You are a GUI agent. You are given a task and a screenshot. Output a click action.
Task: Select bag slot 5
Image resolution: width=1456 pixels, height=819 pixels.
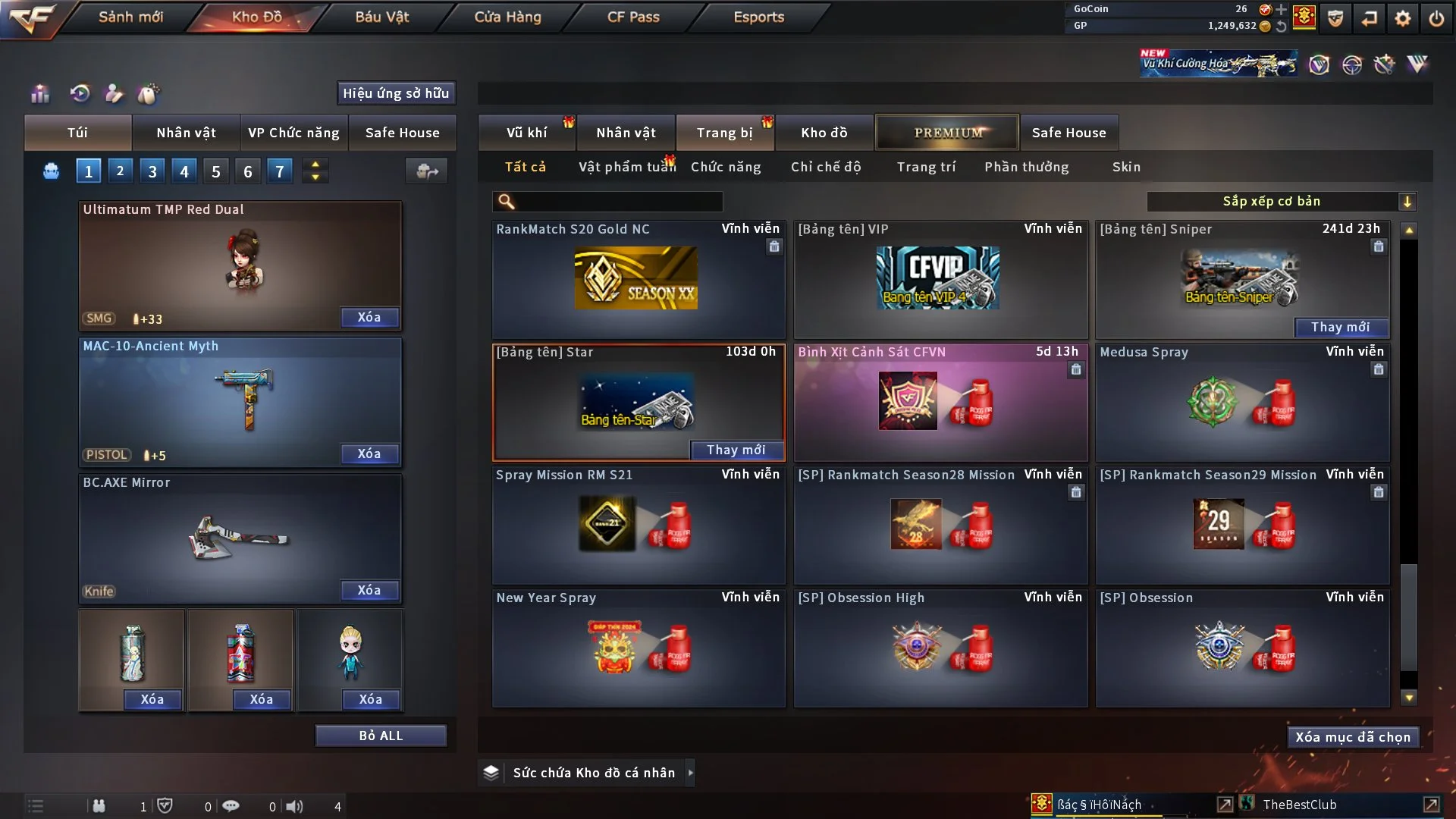215,171
